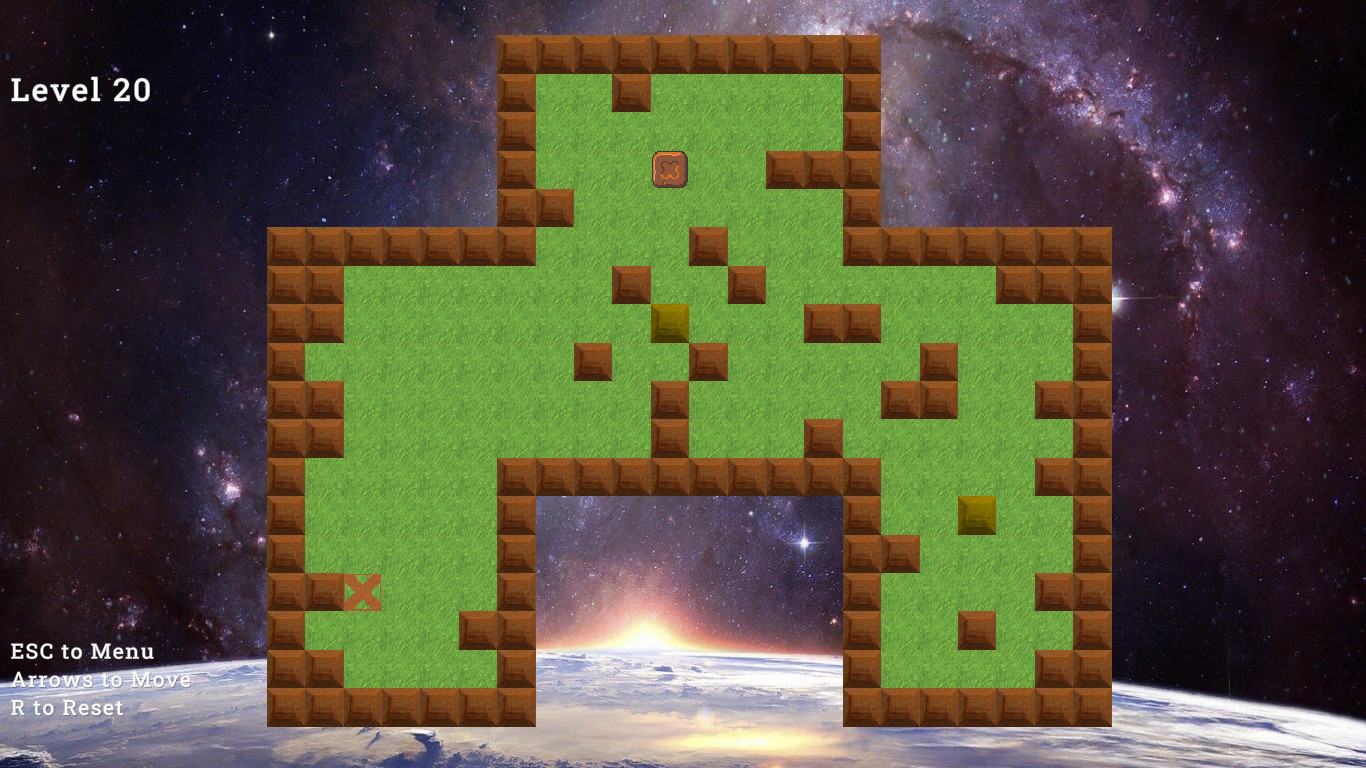Click the grass tile right of the red X
The height and width of the screenshot is (768, 1366).
pyautogui.click(x=402, y=590)
